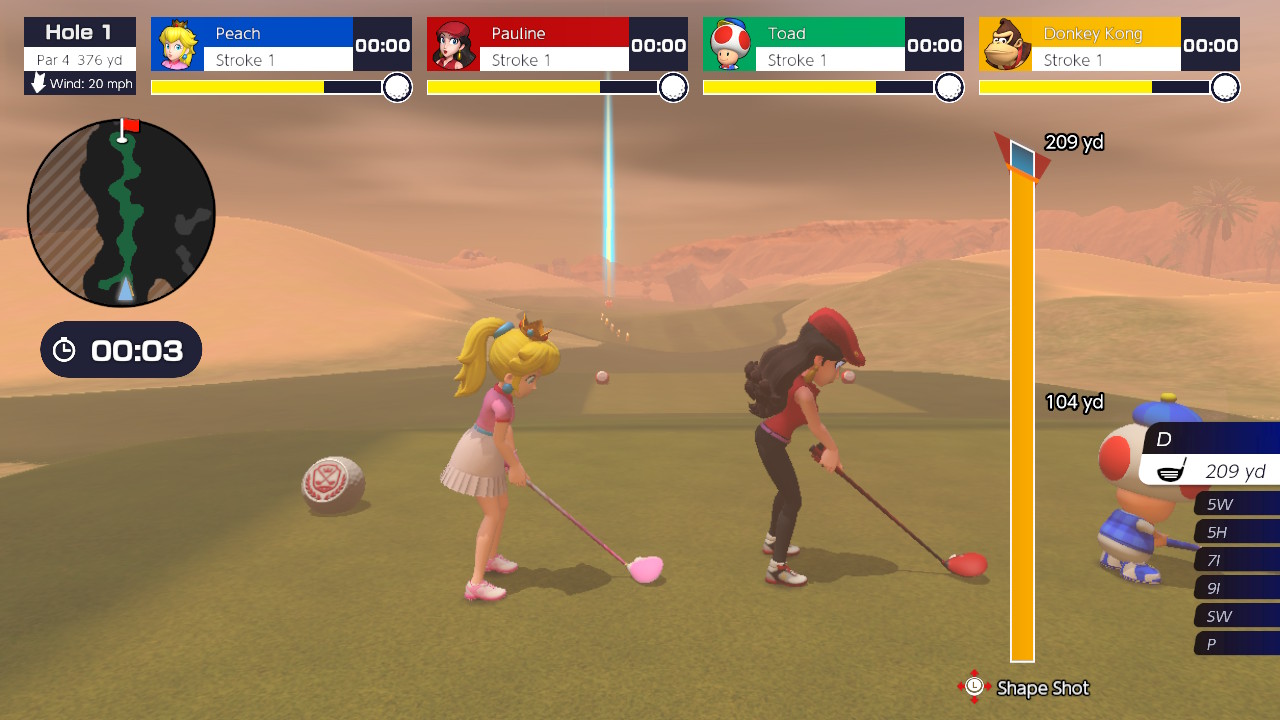Image resolution: width=1280 pixels, height=720 pixels.
Task: Click the wind direction arrow icon
Action: (x=37, y=84)
